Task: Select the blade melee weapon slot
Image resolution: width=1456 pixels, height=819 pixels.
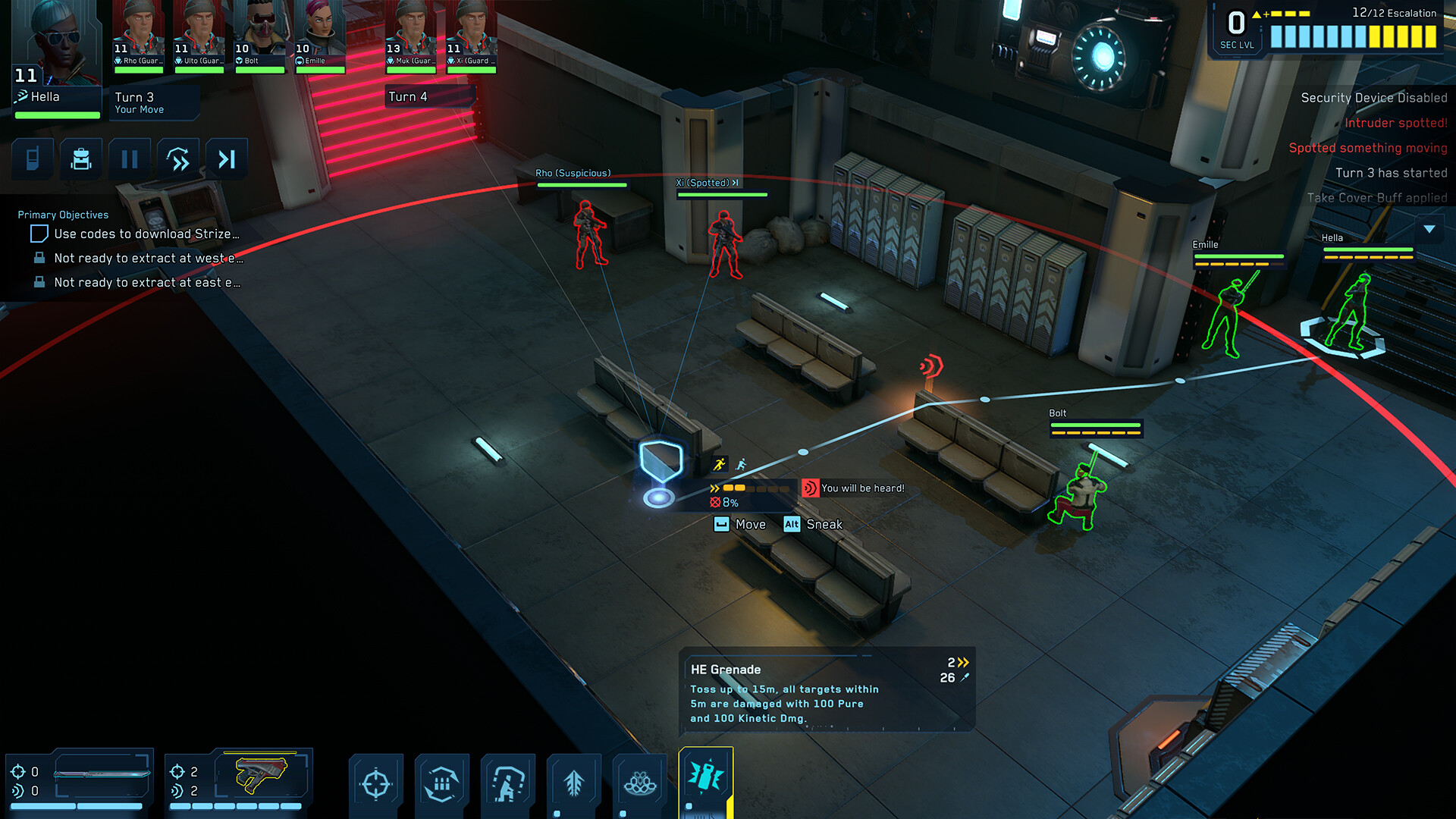Action: (x=102, y=774)
